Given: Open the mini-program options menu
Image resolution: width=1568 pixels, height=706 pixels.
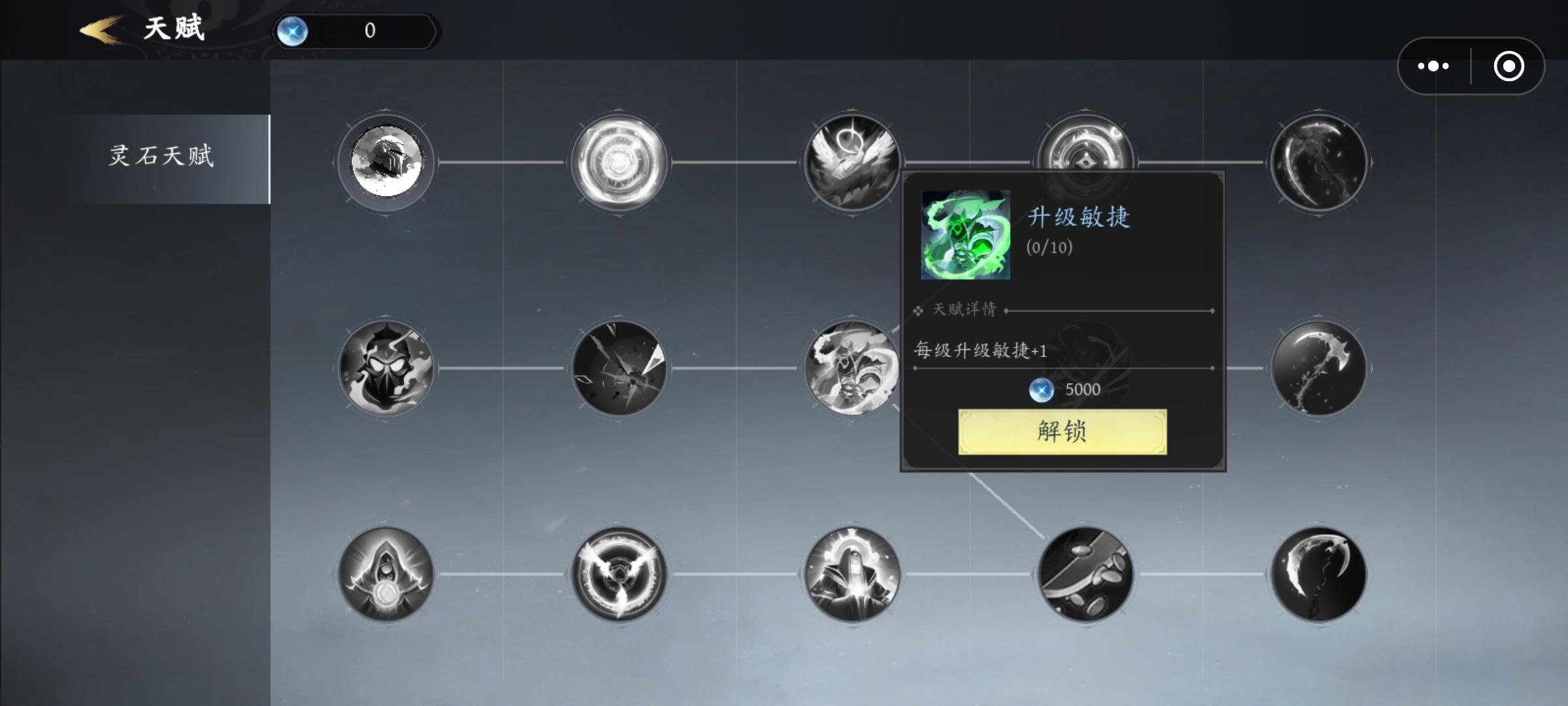Looking at the screenshot, I should 1433,65.
